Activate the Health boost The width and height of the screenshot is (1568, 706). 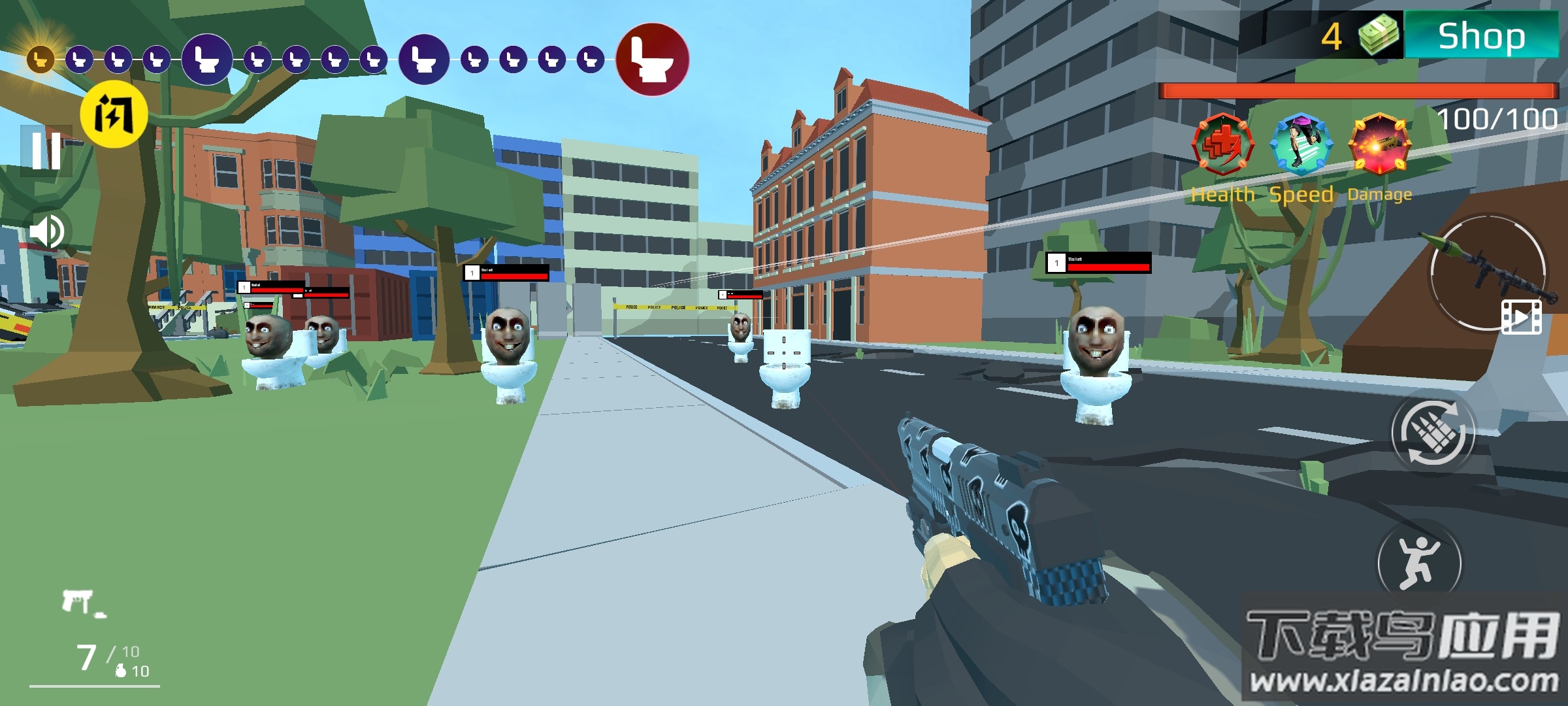(1222, 145)
